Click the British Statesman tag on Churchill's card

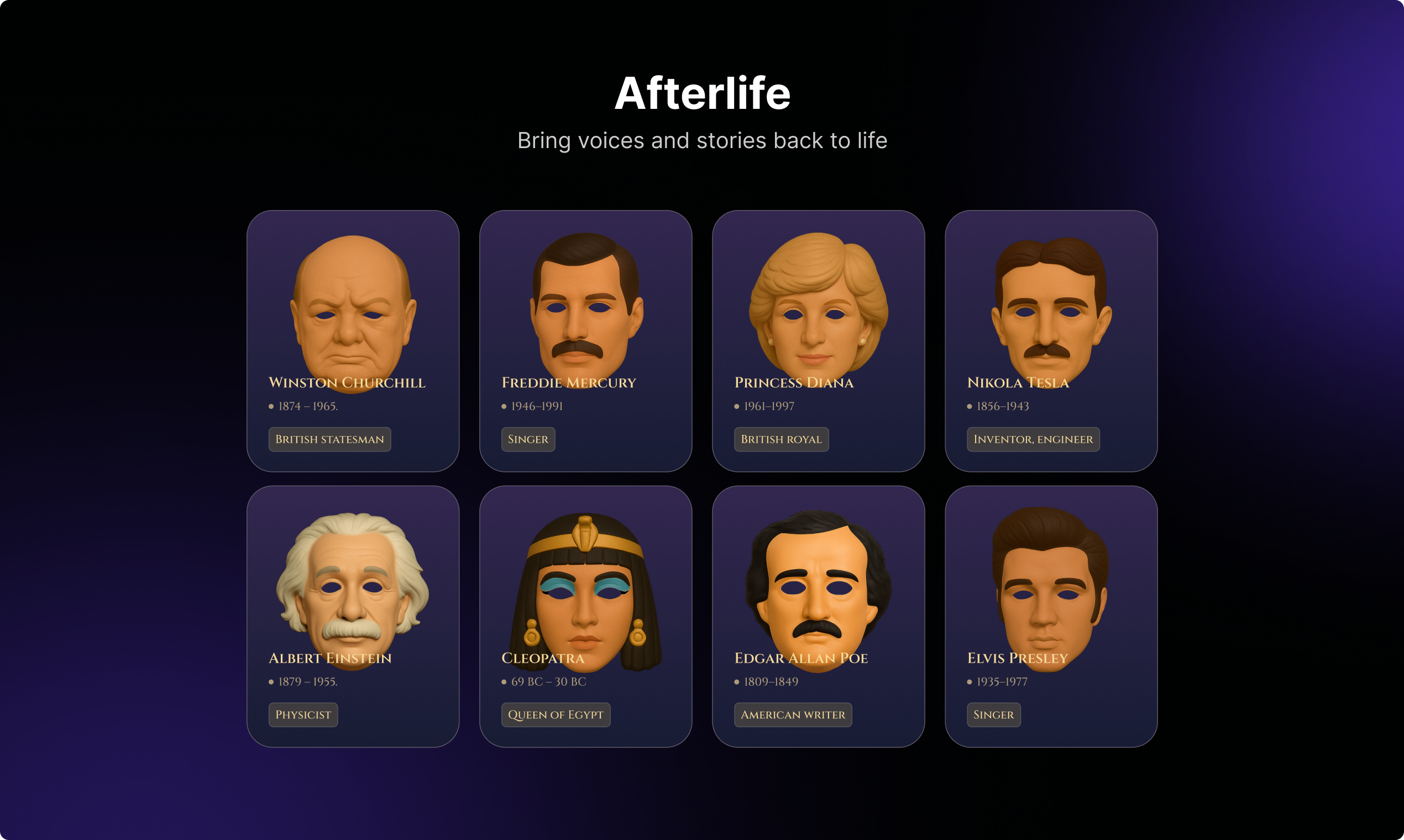329,439
